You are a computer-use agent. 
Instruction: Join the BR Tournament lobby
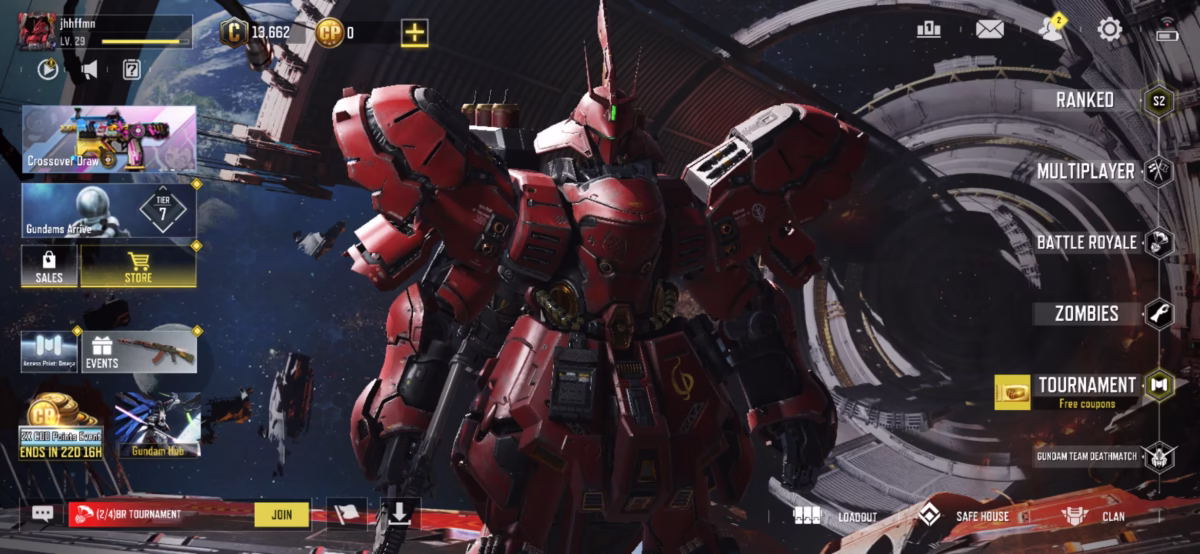(281, 514)
